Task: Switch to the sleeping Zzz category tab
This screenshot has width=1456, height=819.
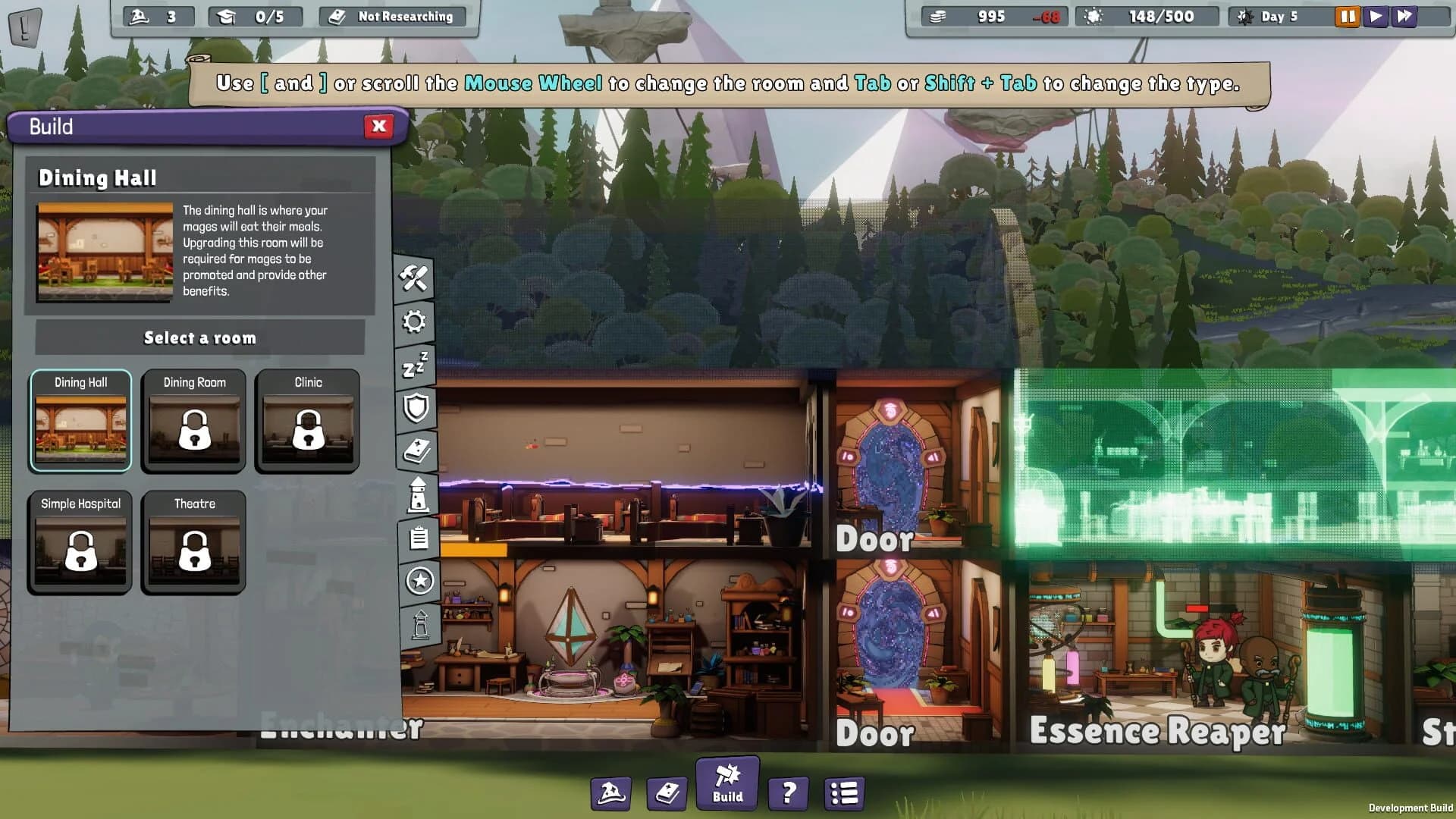Action: (x=415, y=366)
